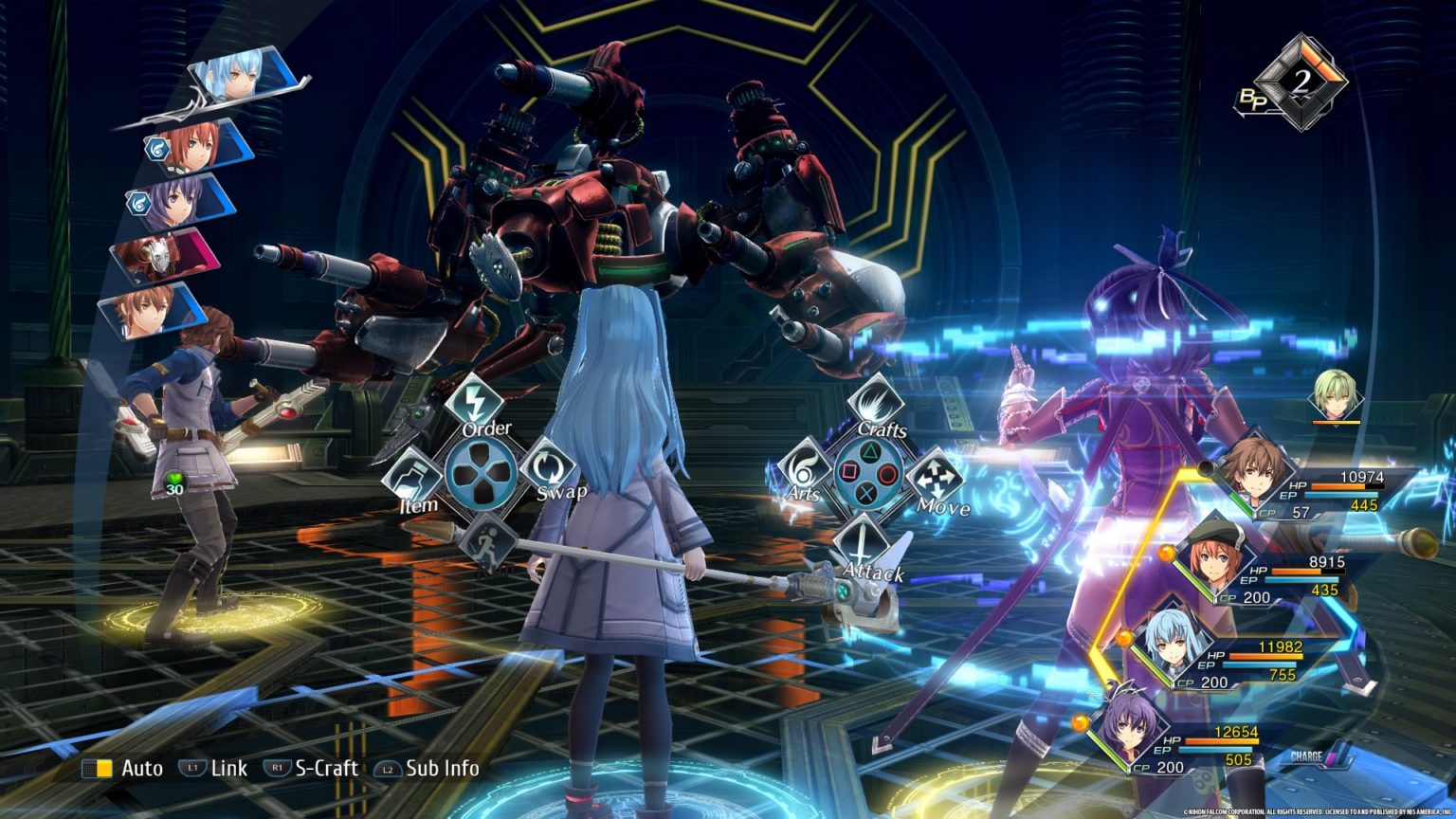Open the Order command
Image resolution: width=1456 pixels, height=819 pixels.
point(473,402)
